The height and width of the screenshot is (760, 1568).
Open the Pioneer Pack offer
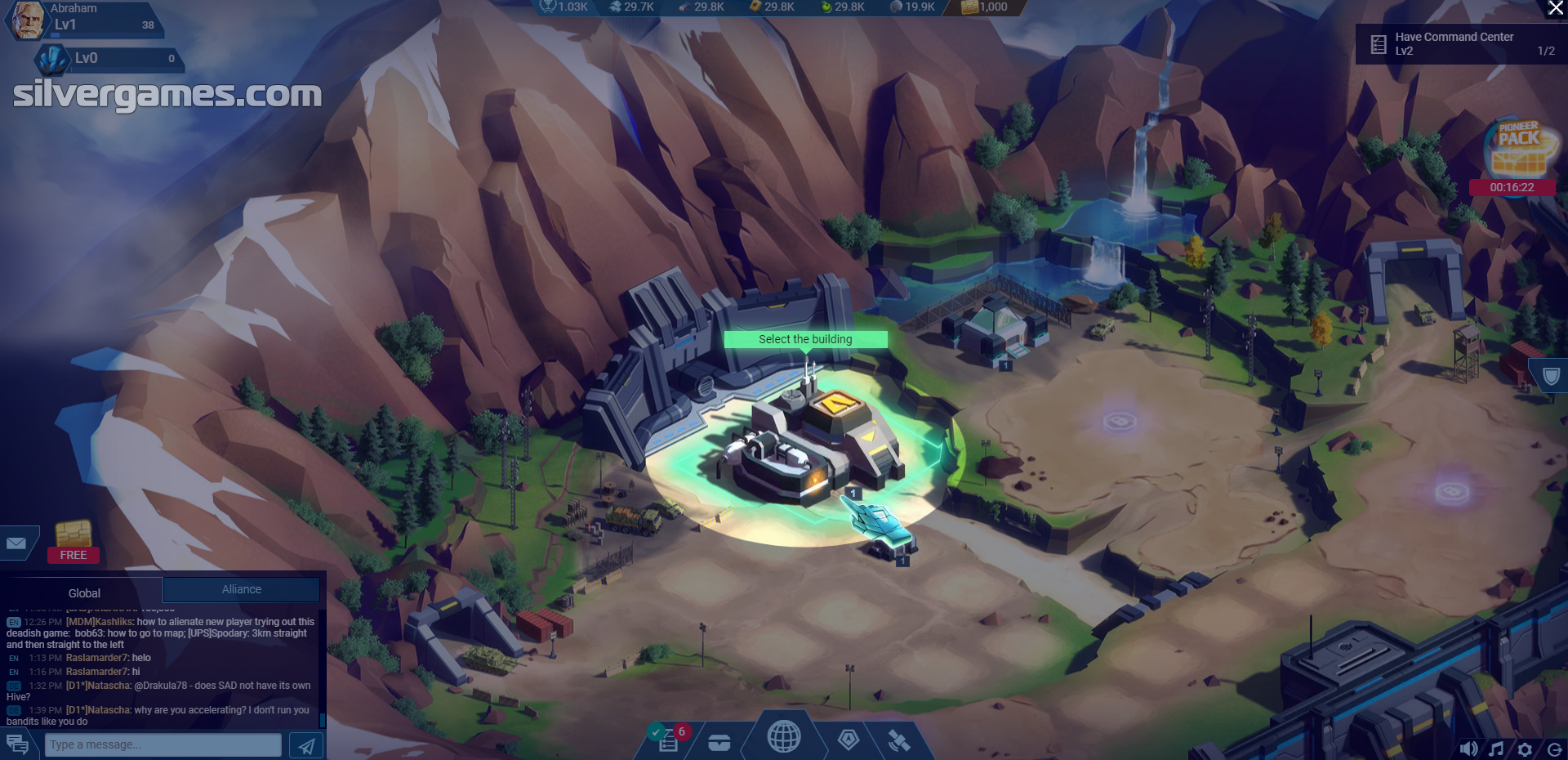[x=1518, y=149]
